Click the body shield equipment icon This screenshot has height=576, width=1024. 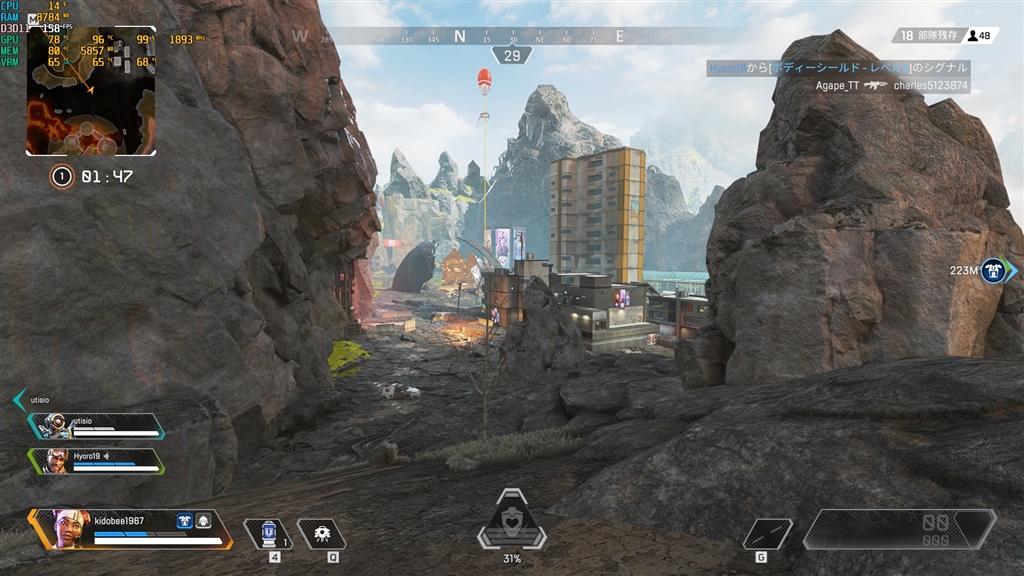[184, 520]
